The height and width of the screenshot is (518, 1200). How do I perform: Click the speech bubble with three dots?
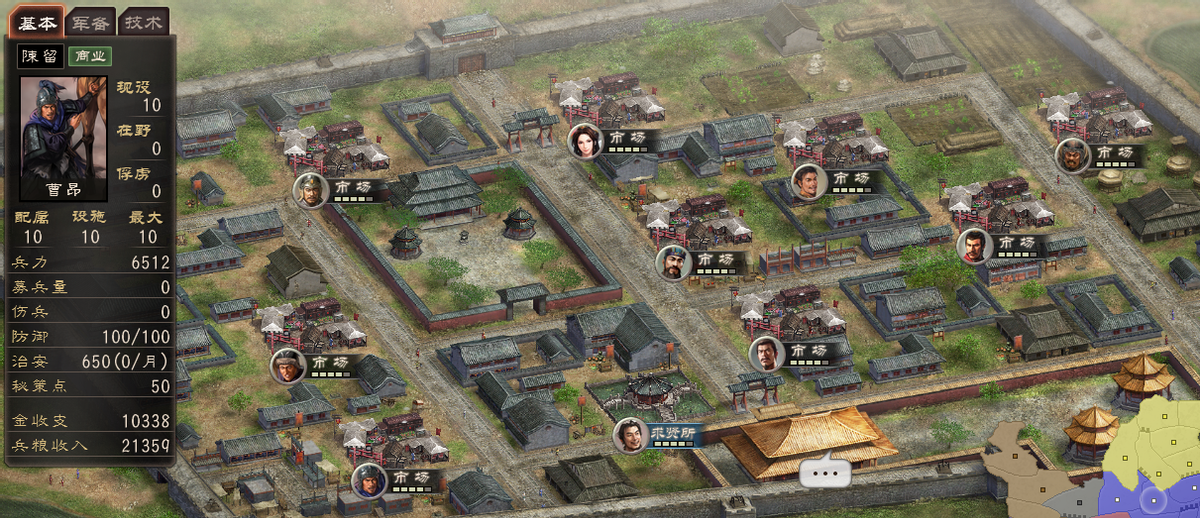click(824, 469)
